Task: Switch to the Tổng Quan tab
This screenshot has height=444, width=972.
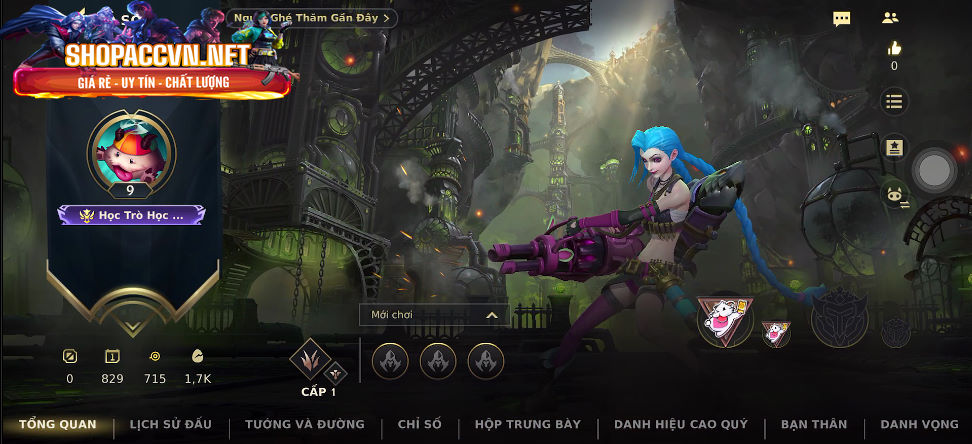Action: [x=57, y=425]
